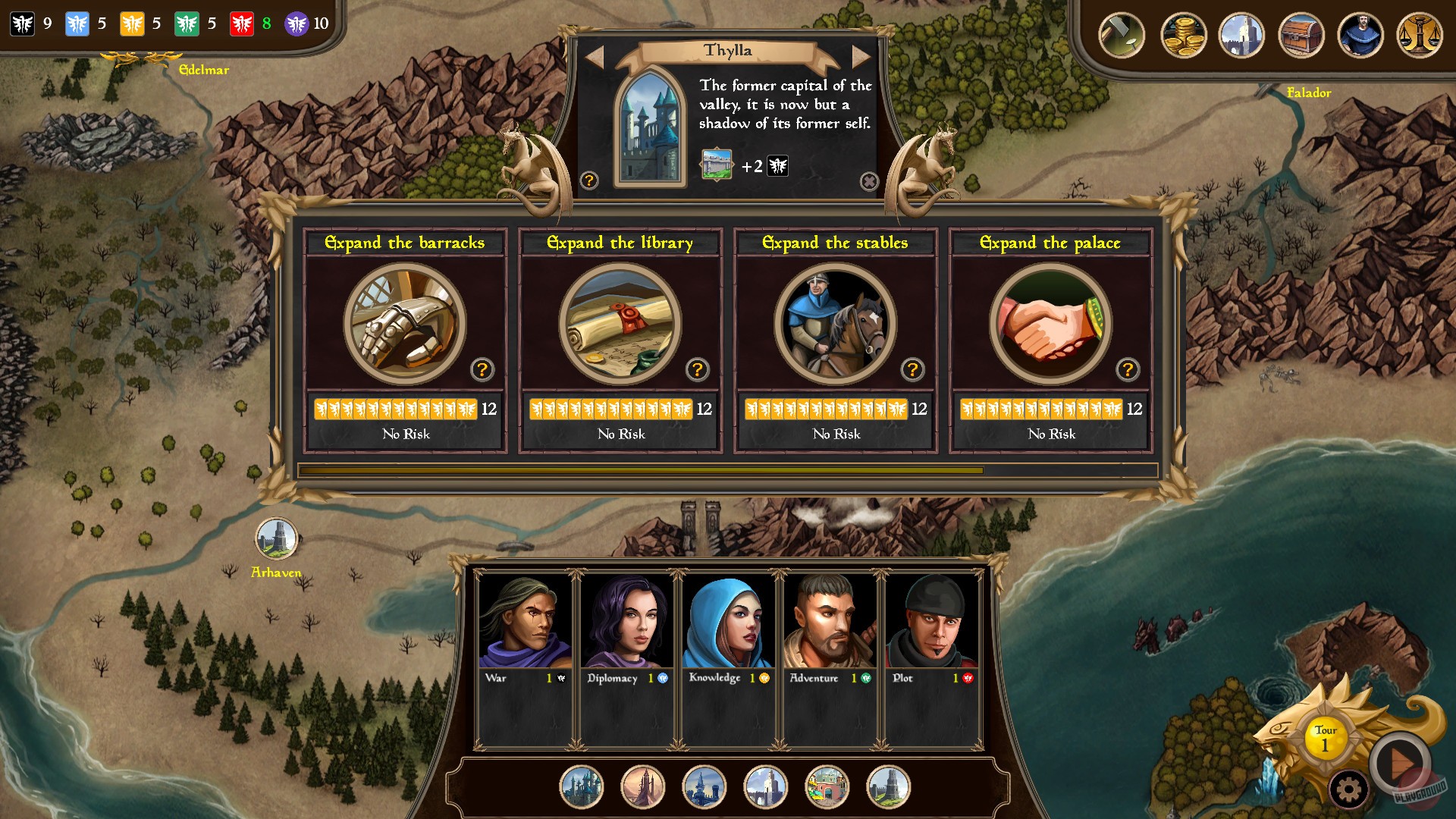
Task: End the turn with the play arrow
Action: point(1400,762)
